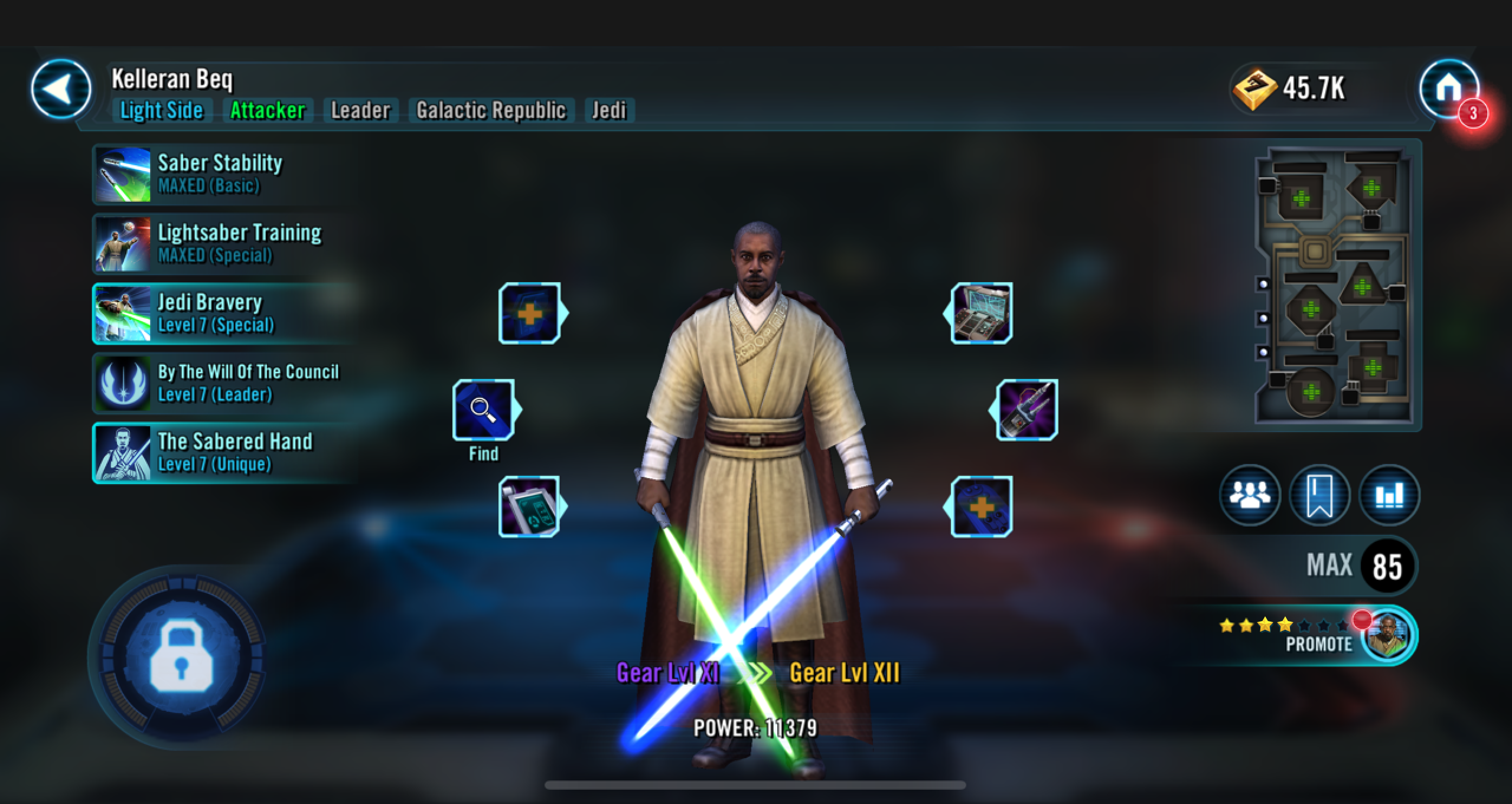Choose the Jedi faction tag
Screen dimensions: 1512x804
(x=609, y=110)
